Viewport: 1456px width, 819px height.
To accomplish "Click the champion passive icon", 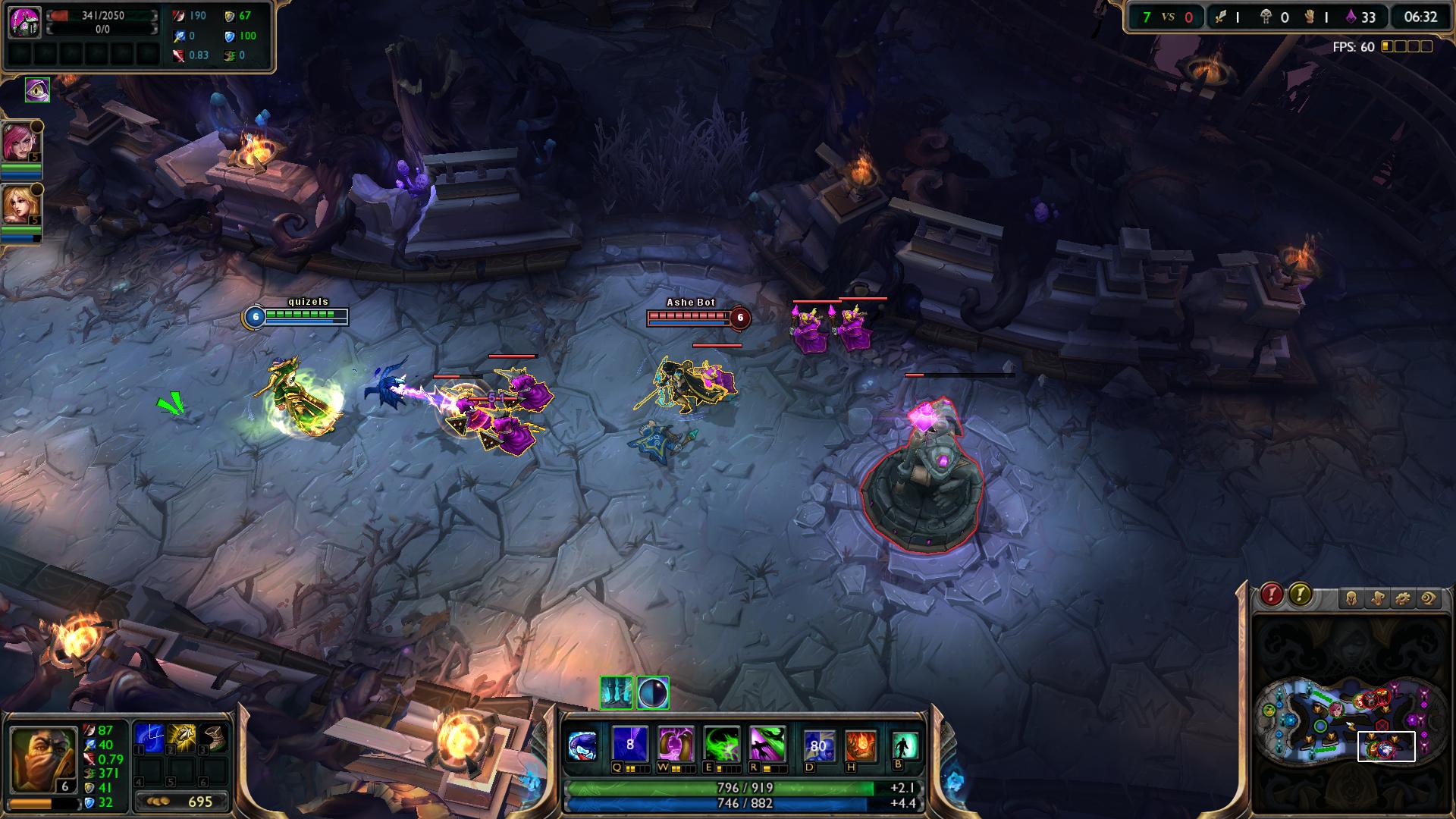I will pyautogui.click(x=582, y=745).
